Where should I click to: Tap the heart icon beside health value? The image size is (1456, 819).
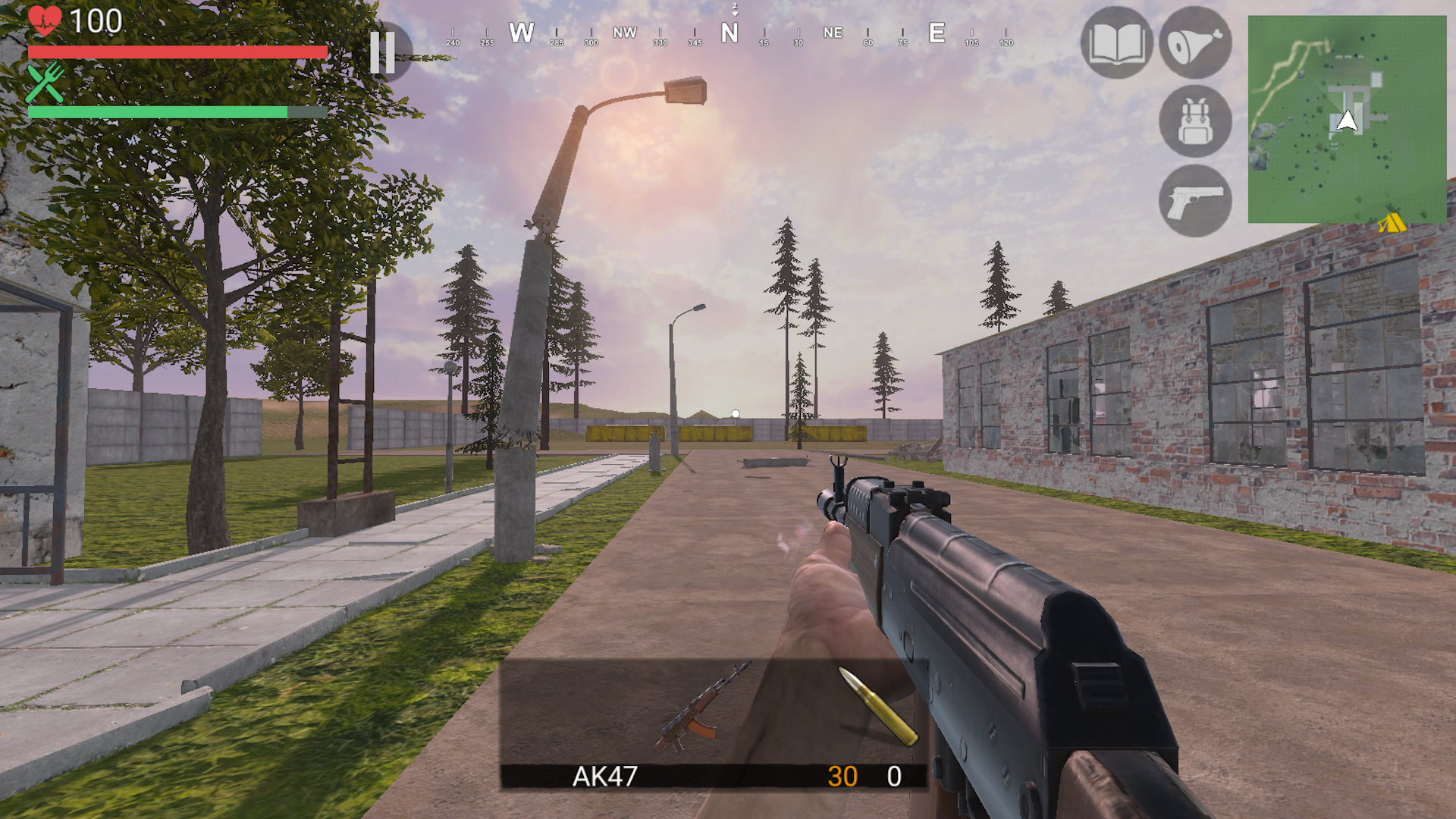click(45, 21)
